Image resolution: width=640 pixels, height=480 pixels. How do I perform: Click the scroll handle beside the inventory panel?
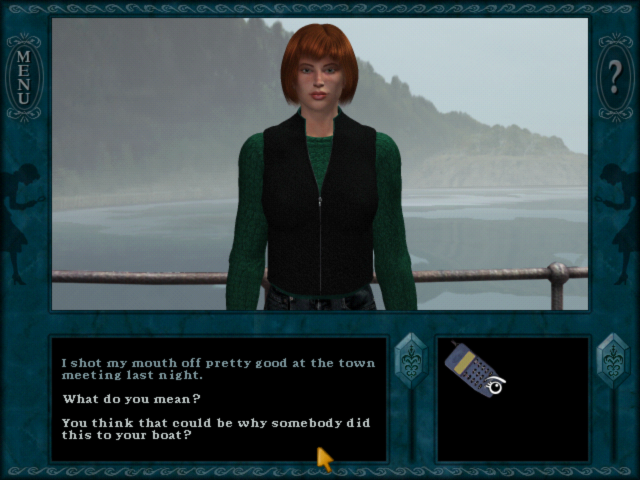612,362
